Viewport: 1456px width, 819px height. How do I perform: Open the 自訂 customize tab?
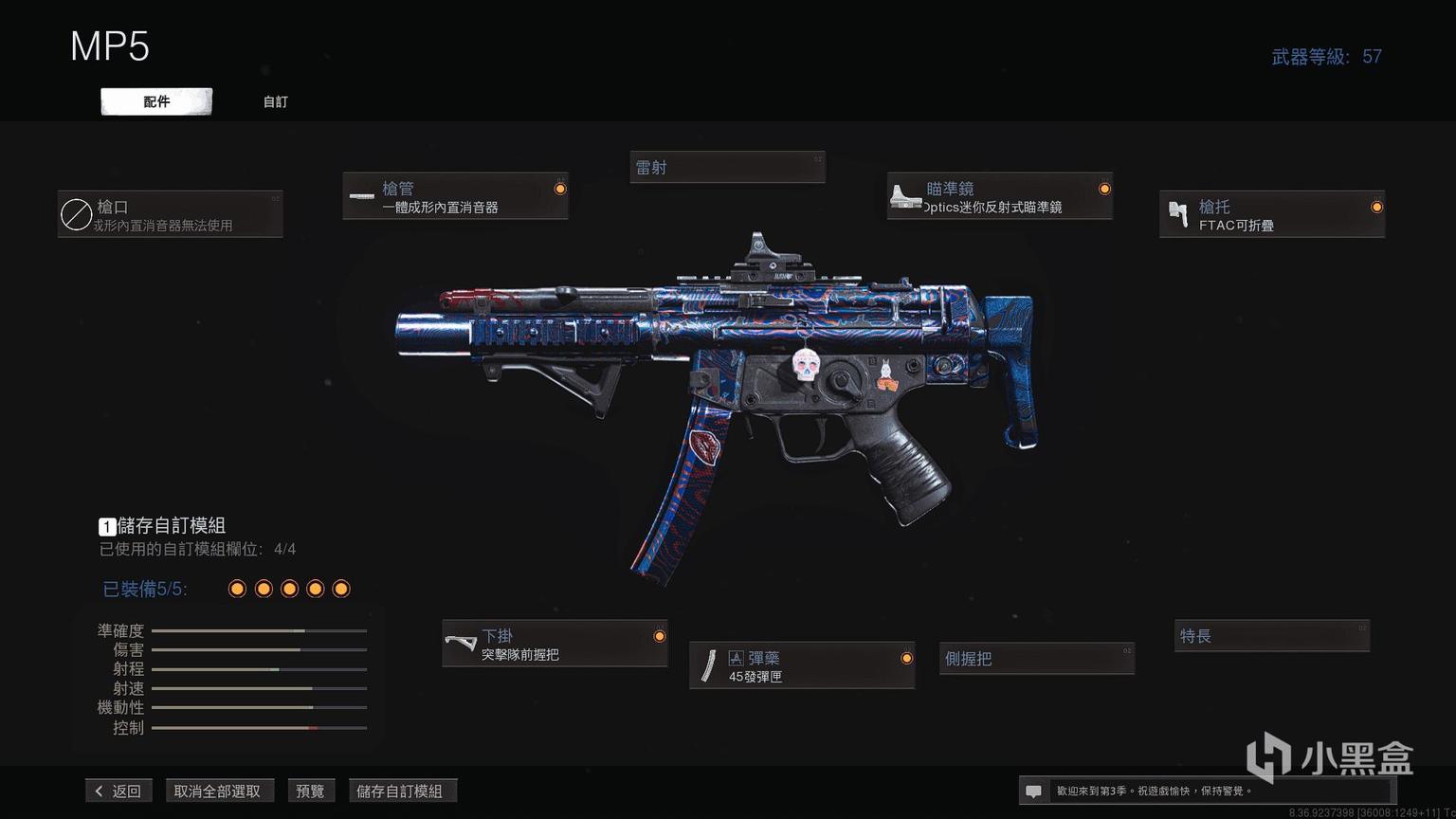coord(275,101)
